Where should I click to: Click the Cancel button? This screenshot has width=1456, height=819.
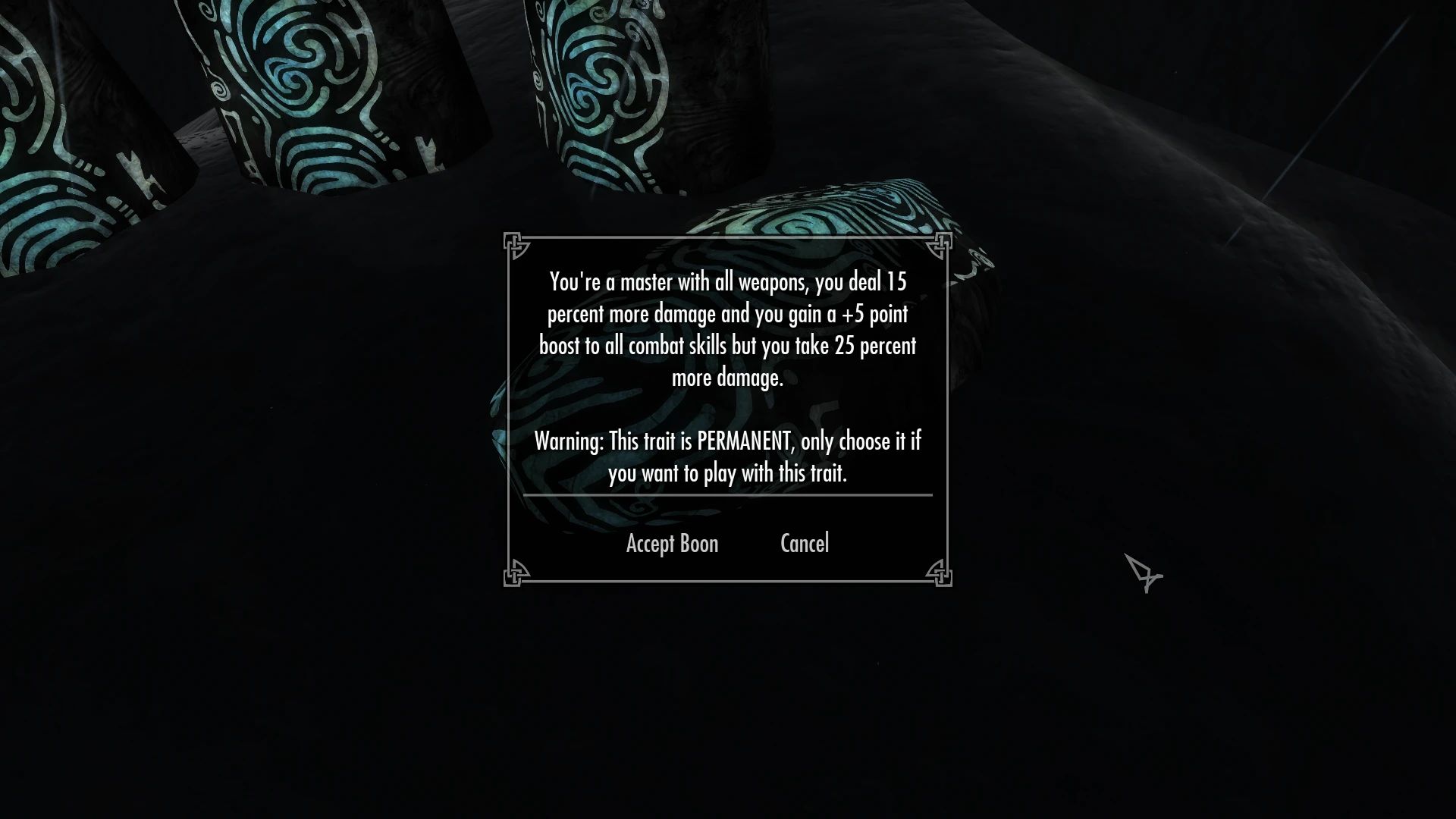pos(804,543)
